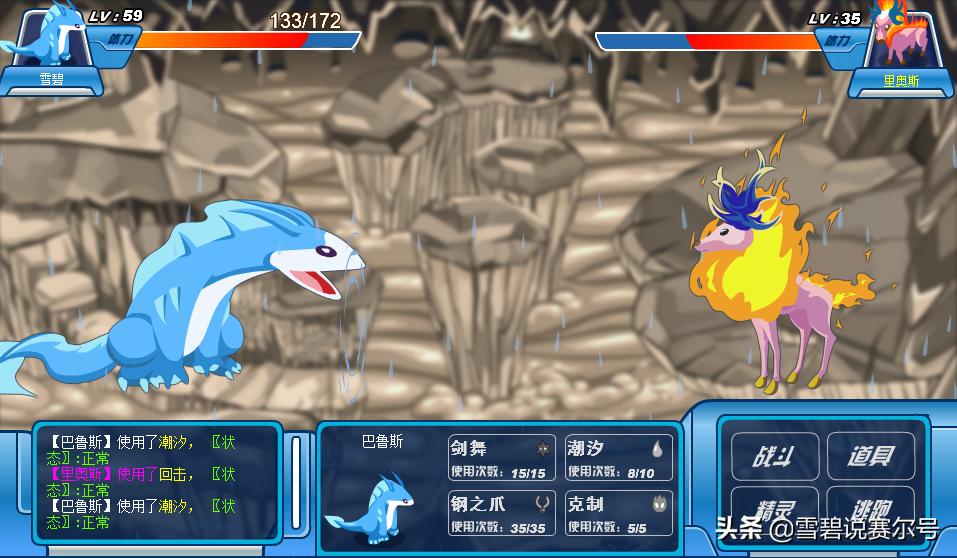Image resolution: width=957 pixels, height=558 pixels.
Task: Flee battle with the 逃跑 button
Action: pos(870,508)
